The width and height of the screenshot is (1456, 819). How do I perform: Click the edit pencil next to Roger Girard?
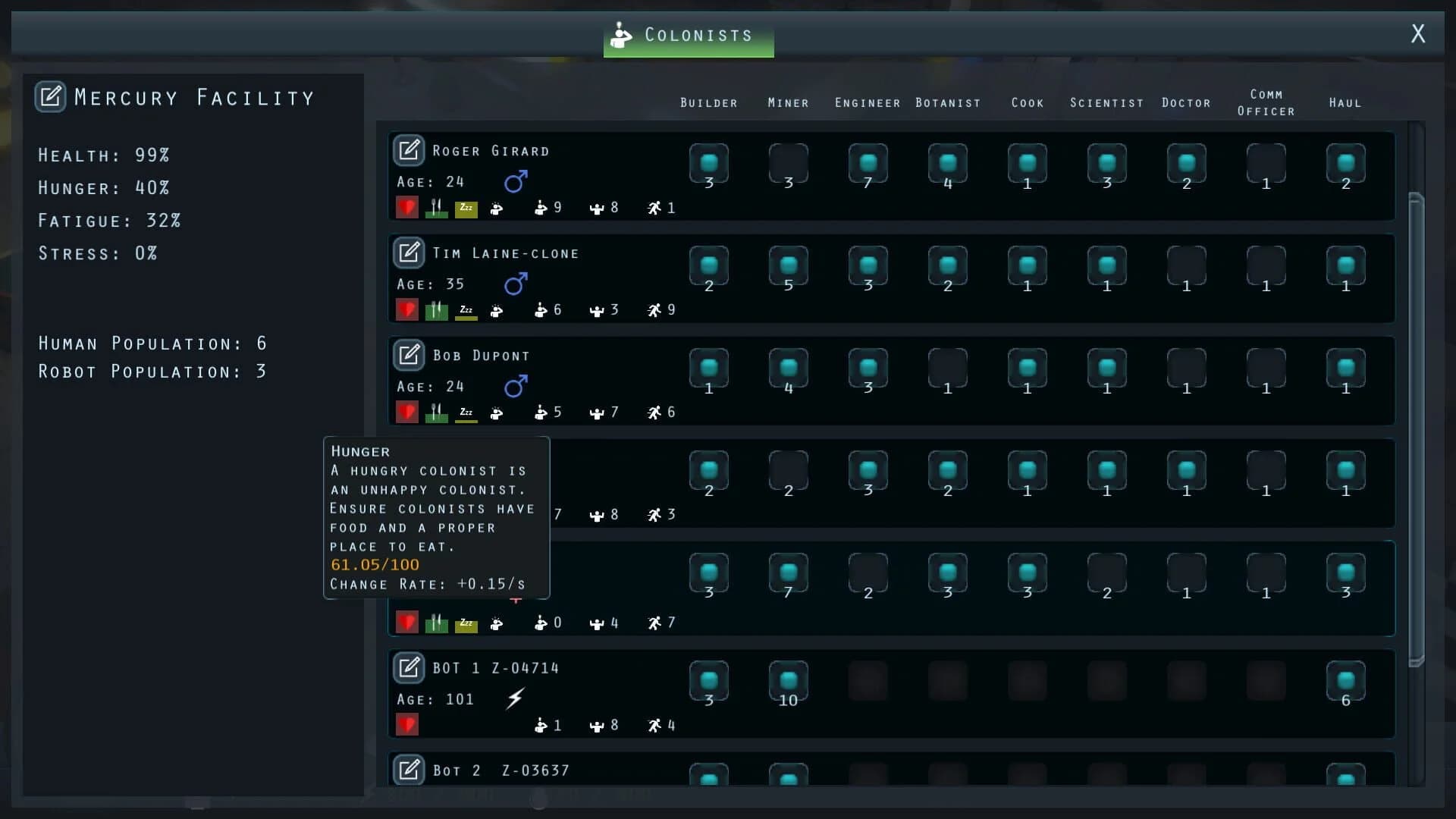click(409, 150)
